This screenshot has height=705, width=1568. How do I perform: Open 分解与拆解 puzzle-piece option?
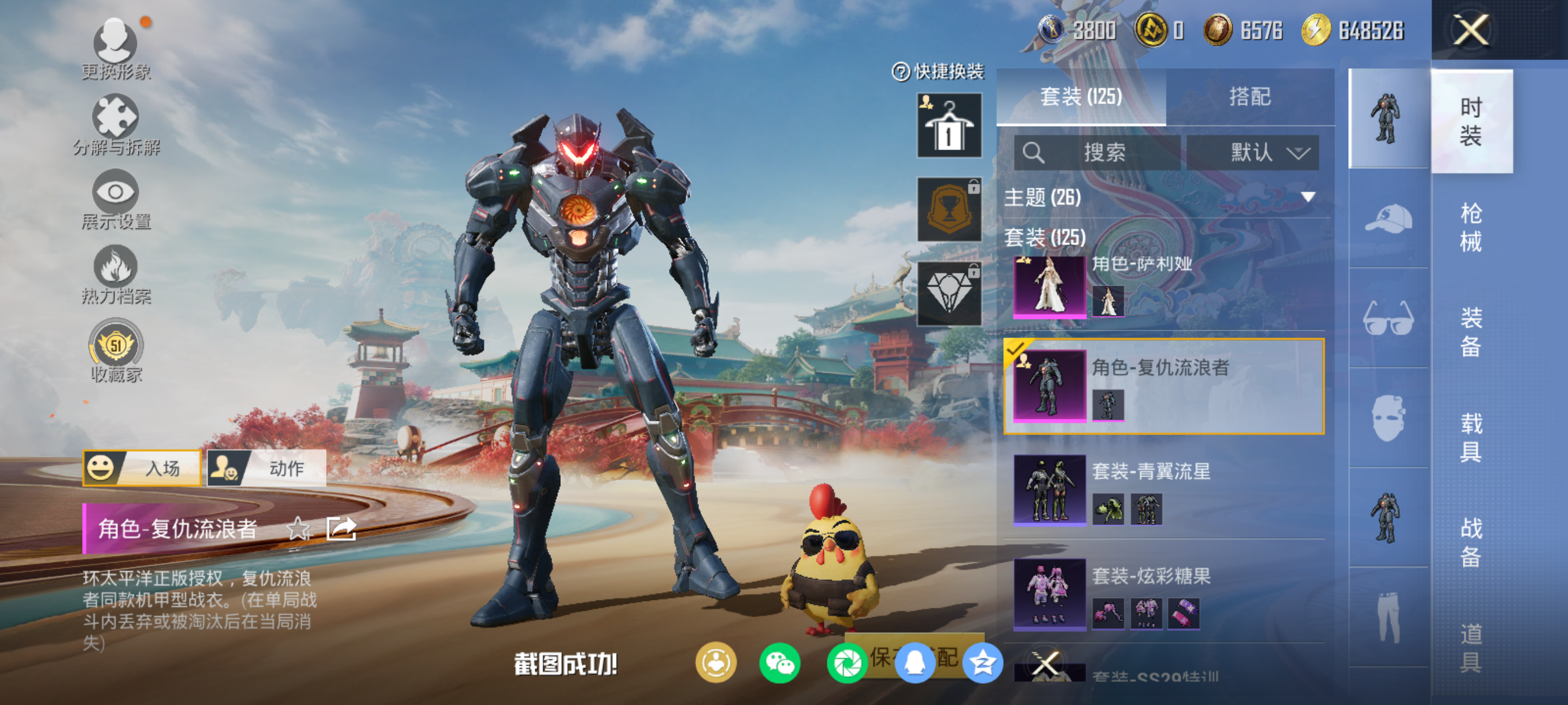tap(116, 125)
